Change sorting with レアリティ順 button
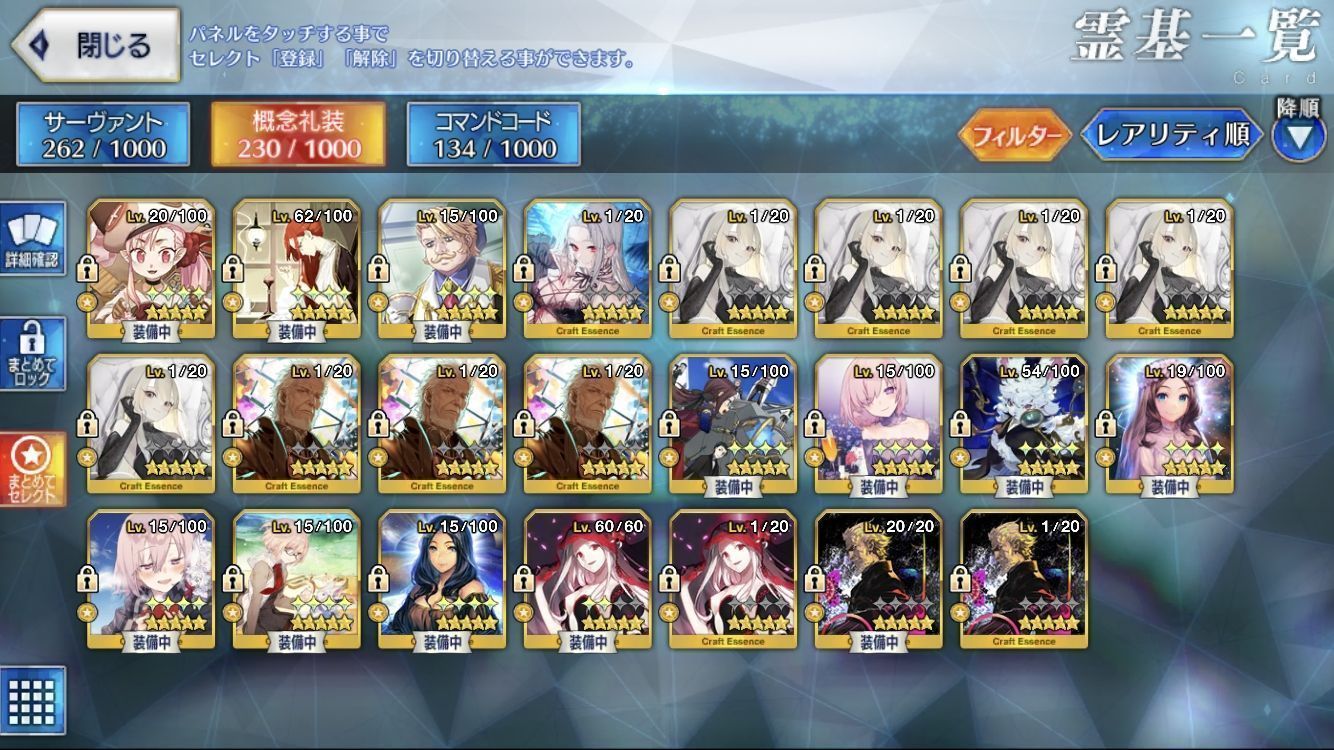Screen dimensions: 1334x750 pos(1172,135)
